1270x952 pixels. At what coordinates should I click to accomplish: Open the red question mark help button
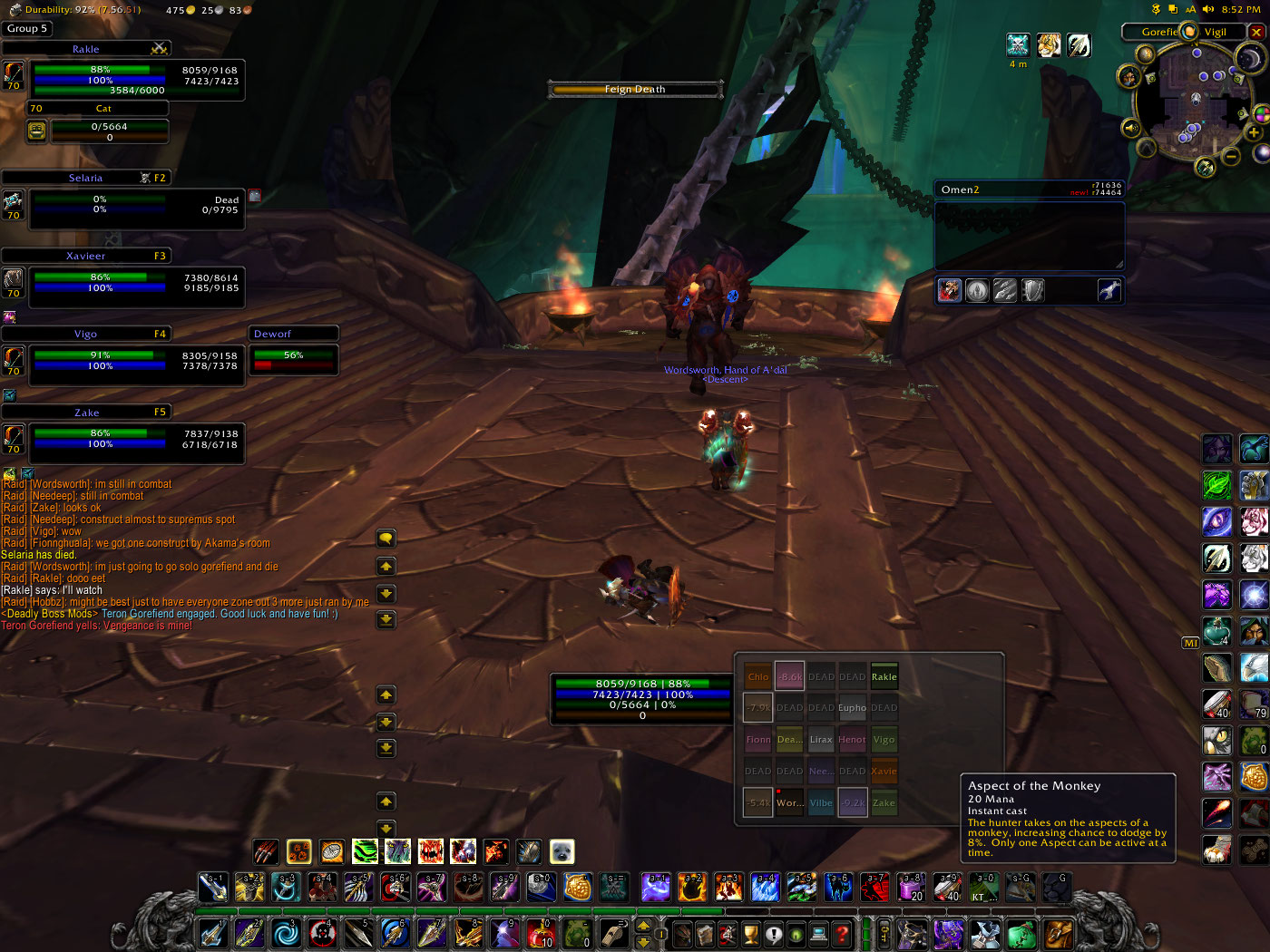(842, 933)
